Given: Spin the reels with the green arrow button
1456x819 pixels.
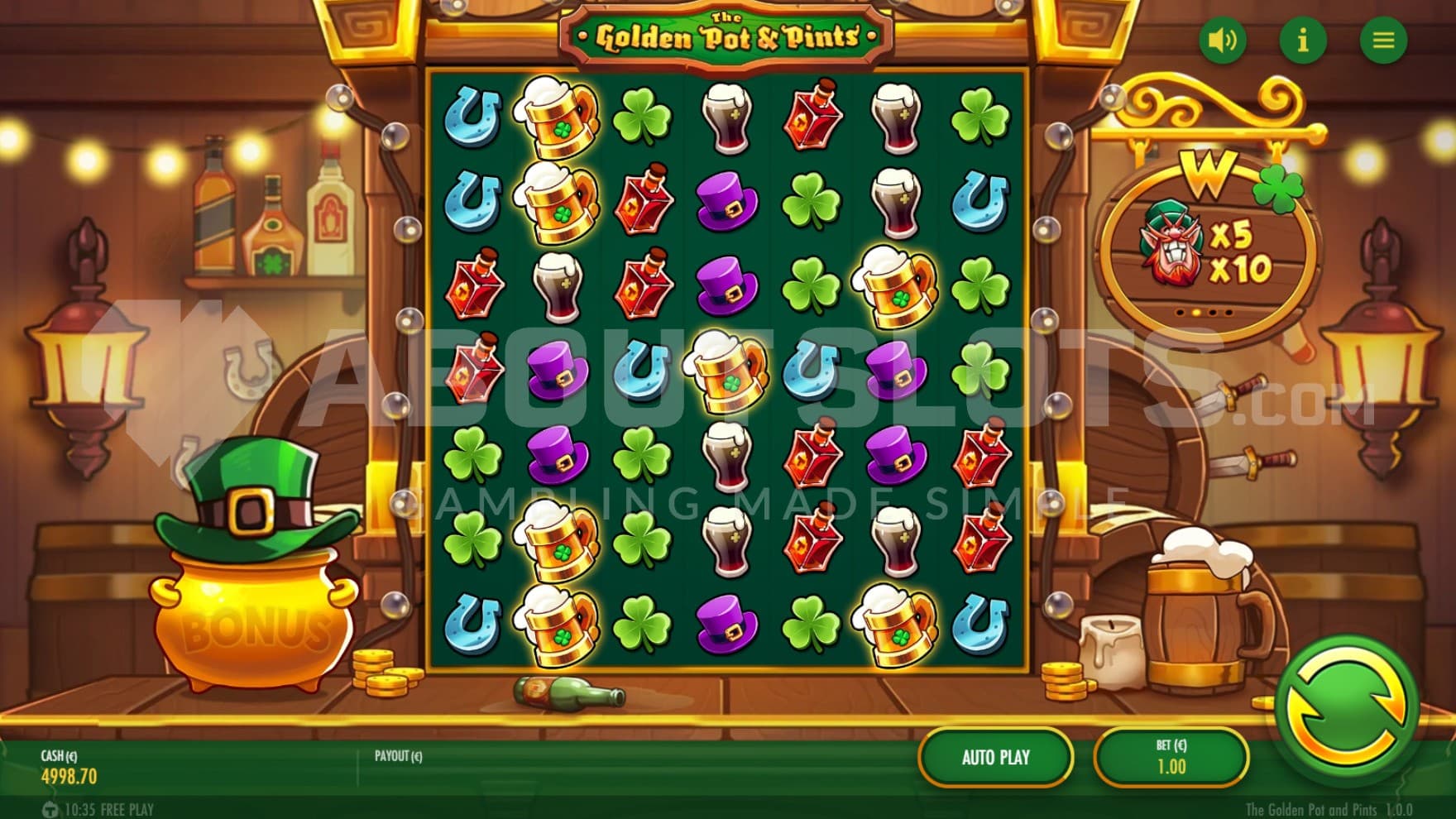Looking at the screenshot, I should pyautogui.click(x=1346, y=711).
